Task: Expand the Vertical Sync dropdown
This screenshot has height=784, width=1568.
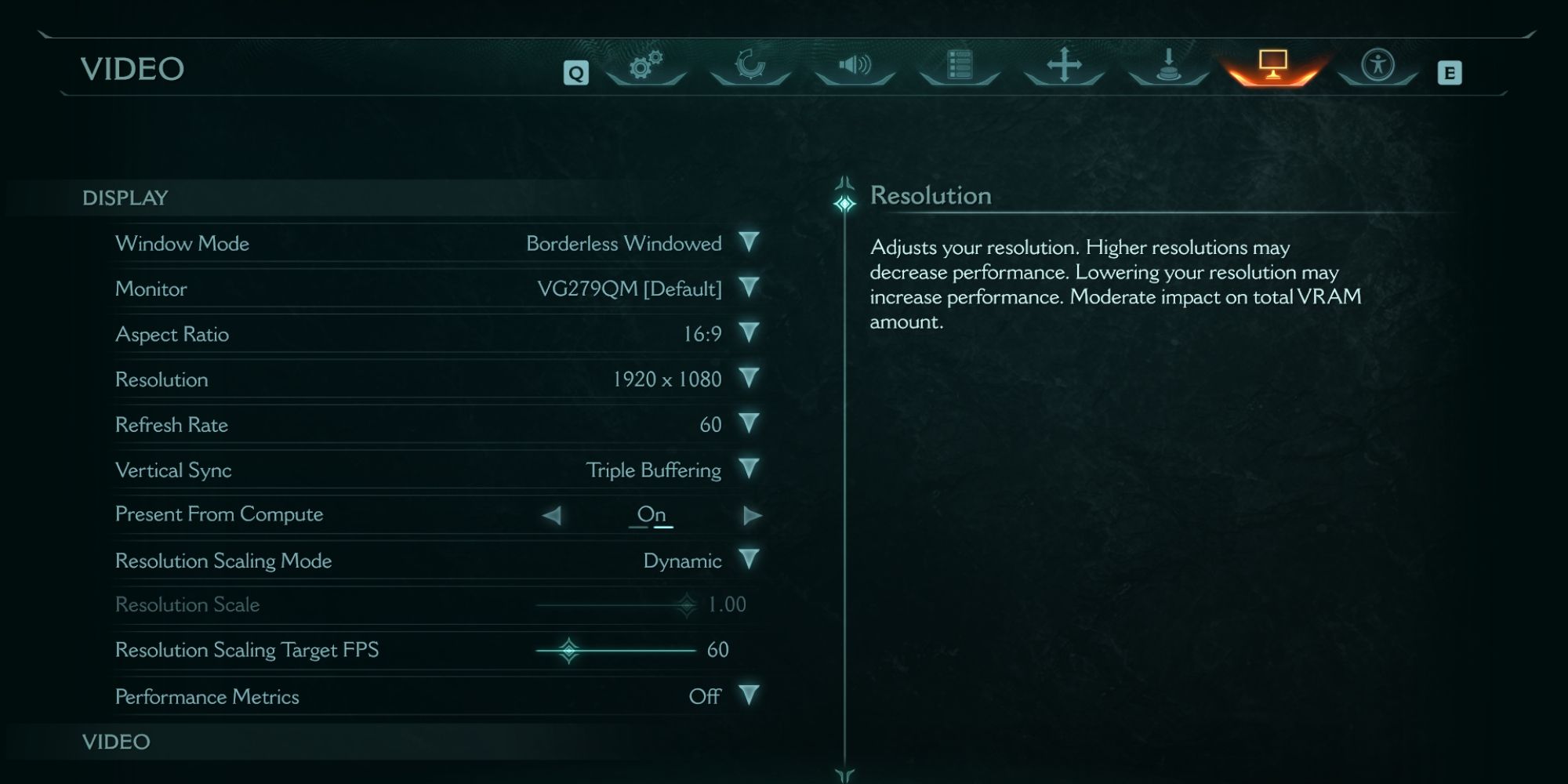Action: click(749, 469)
